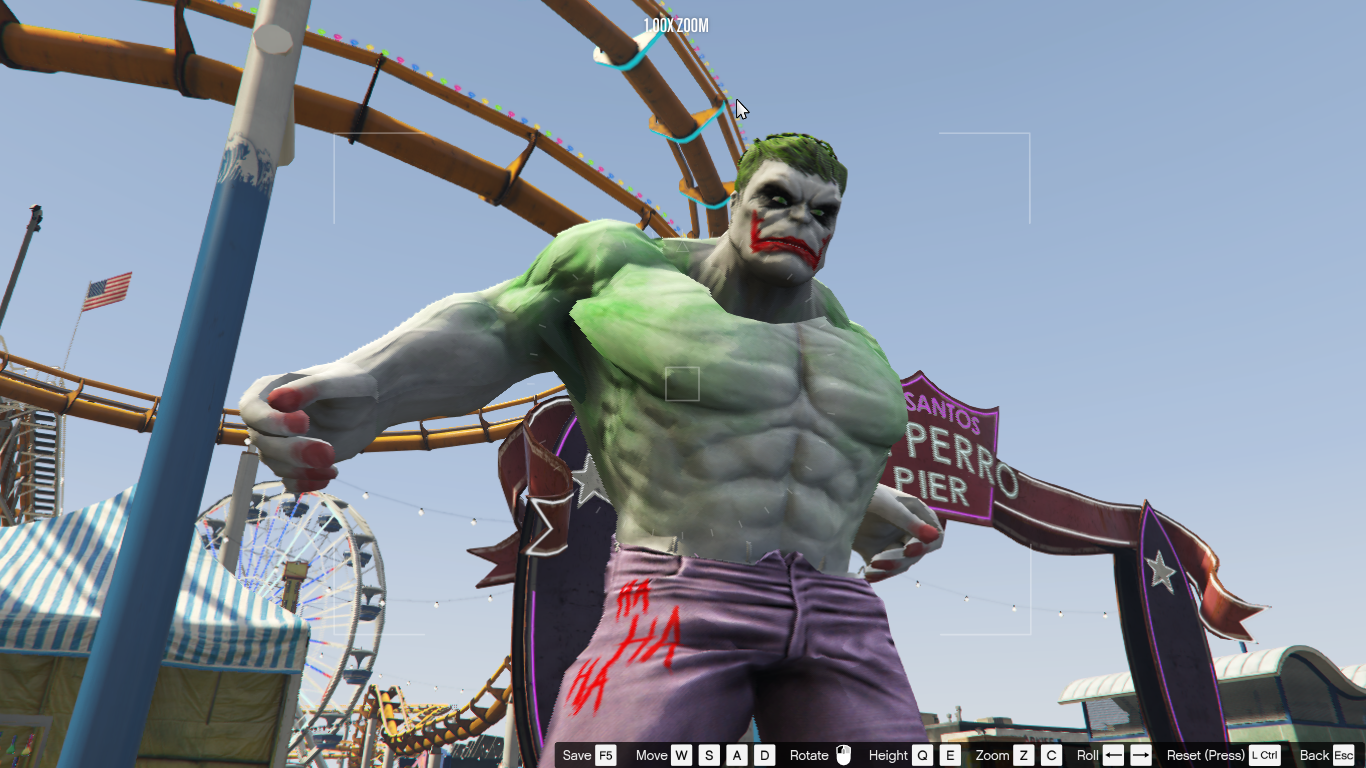Click the Rotate label in the bottom bar
1366x768 pixels.
(x=808, y=755)
